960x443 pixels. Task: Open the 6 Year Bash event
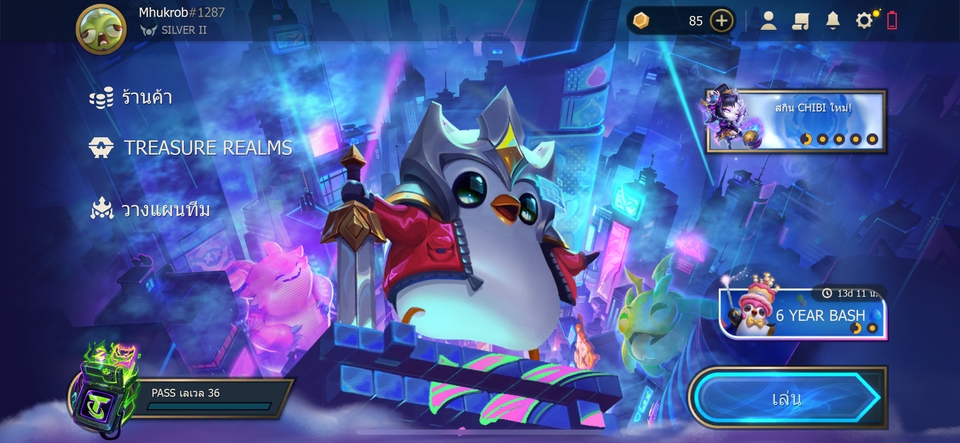coord(801,314)
